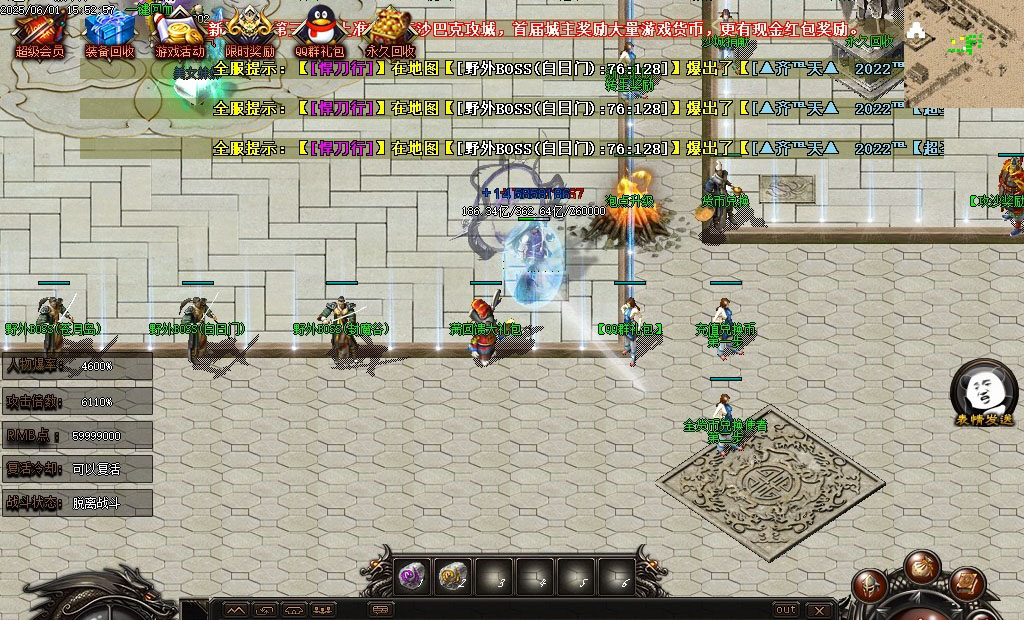The image size is (1024, 620).
Task: Open 装备回收 equipment recycling gift box
Action: [109, 30]
